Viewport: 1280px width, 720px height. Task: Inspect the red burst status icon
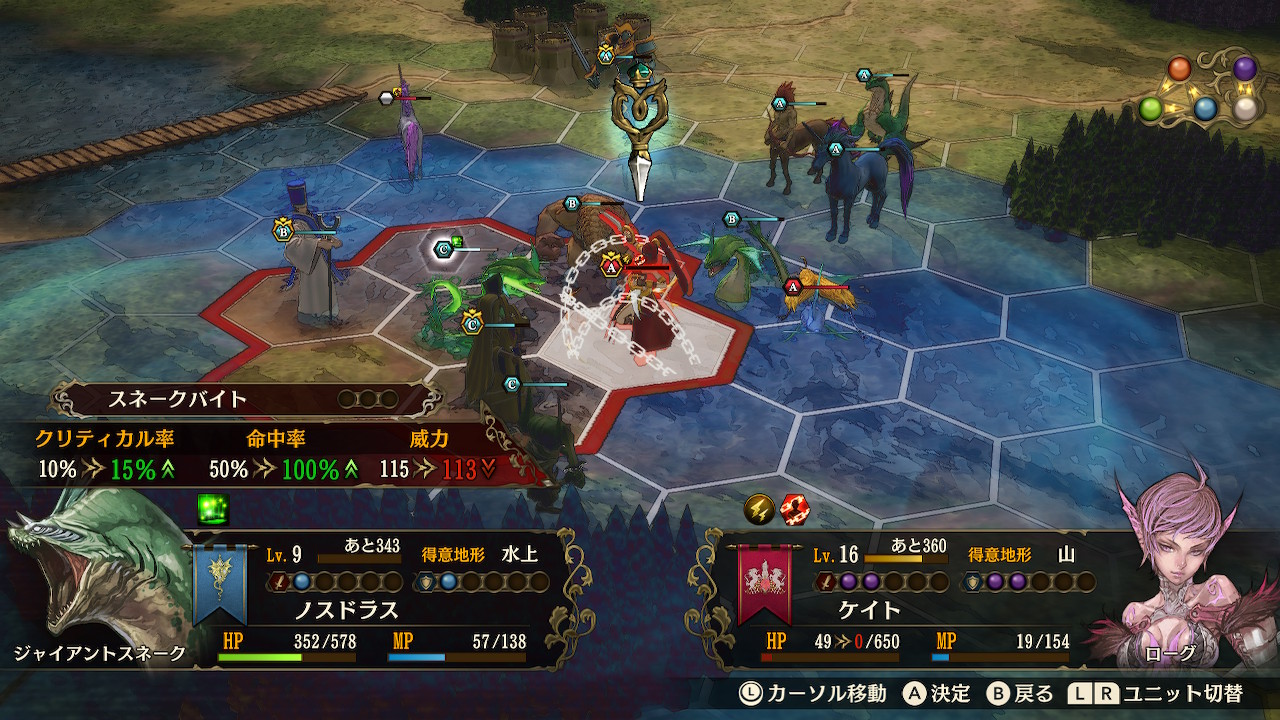794,510
